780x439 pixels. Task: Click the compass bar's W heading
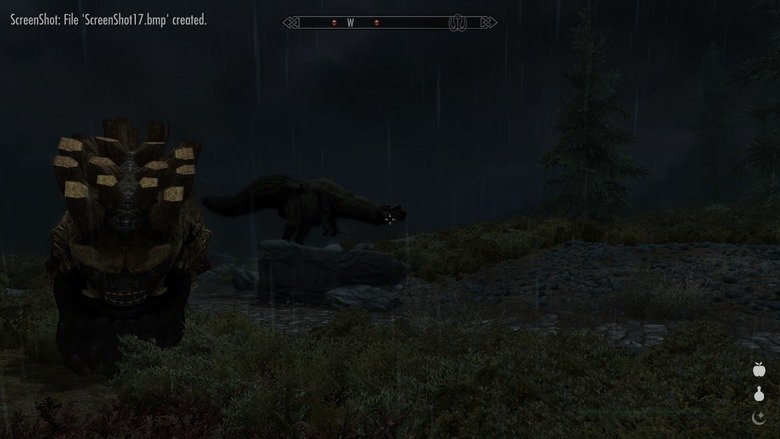[350, 22]
